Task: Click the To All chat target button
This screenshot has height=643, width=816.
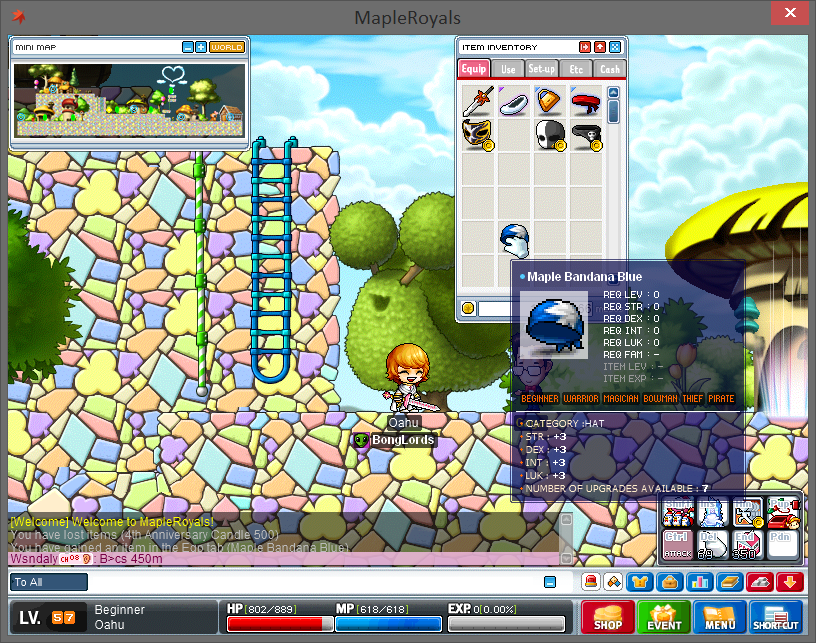Action: tap(49, 582)
